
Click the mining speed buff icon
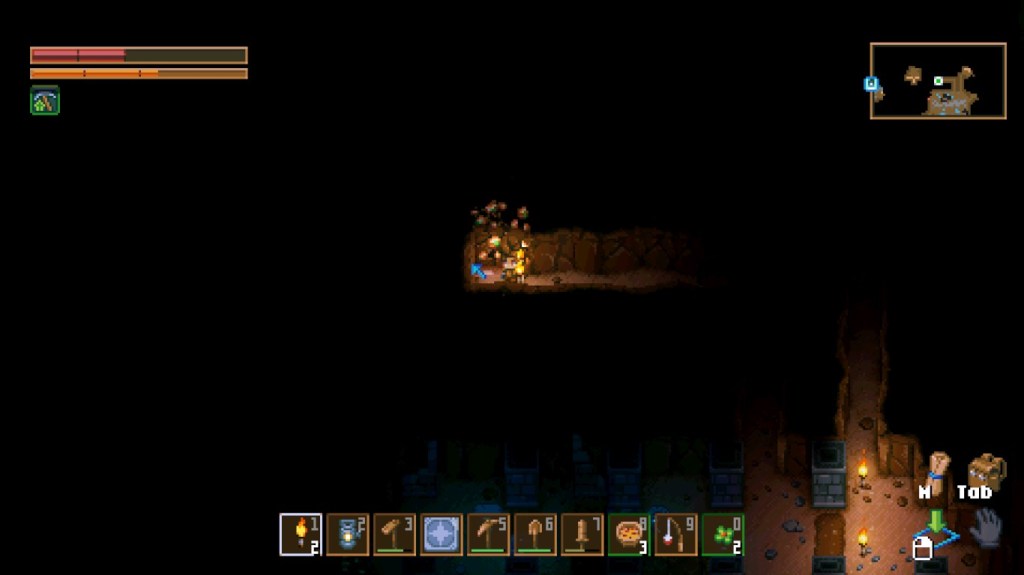[45, 100]
